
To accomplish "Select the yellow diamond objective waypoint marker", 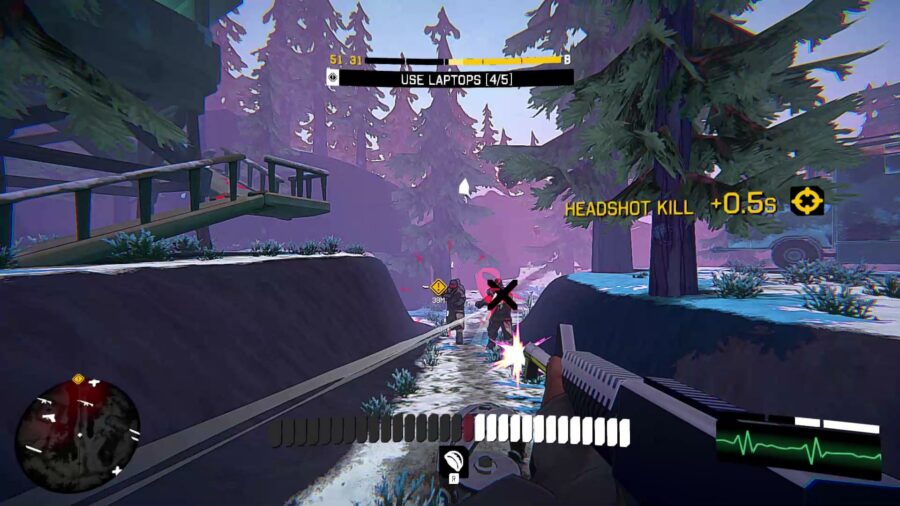I will coord(438,286).
